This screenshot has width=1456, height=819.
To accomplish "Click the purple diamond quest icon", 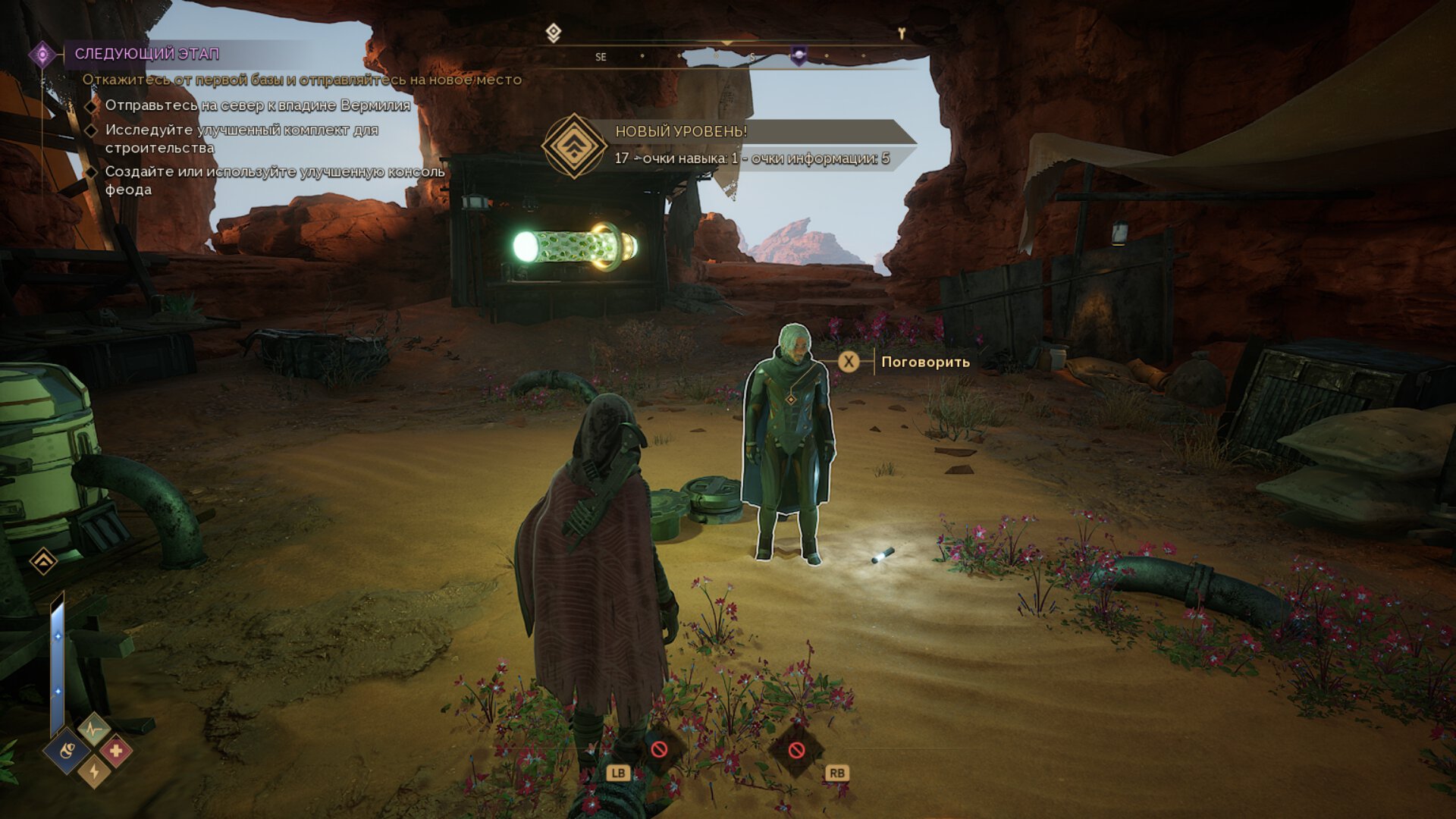I will point(42,55).
